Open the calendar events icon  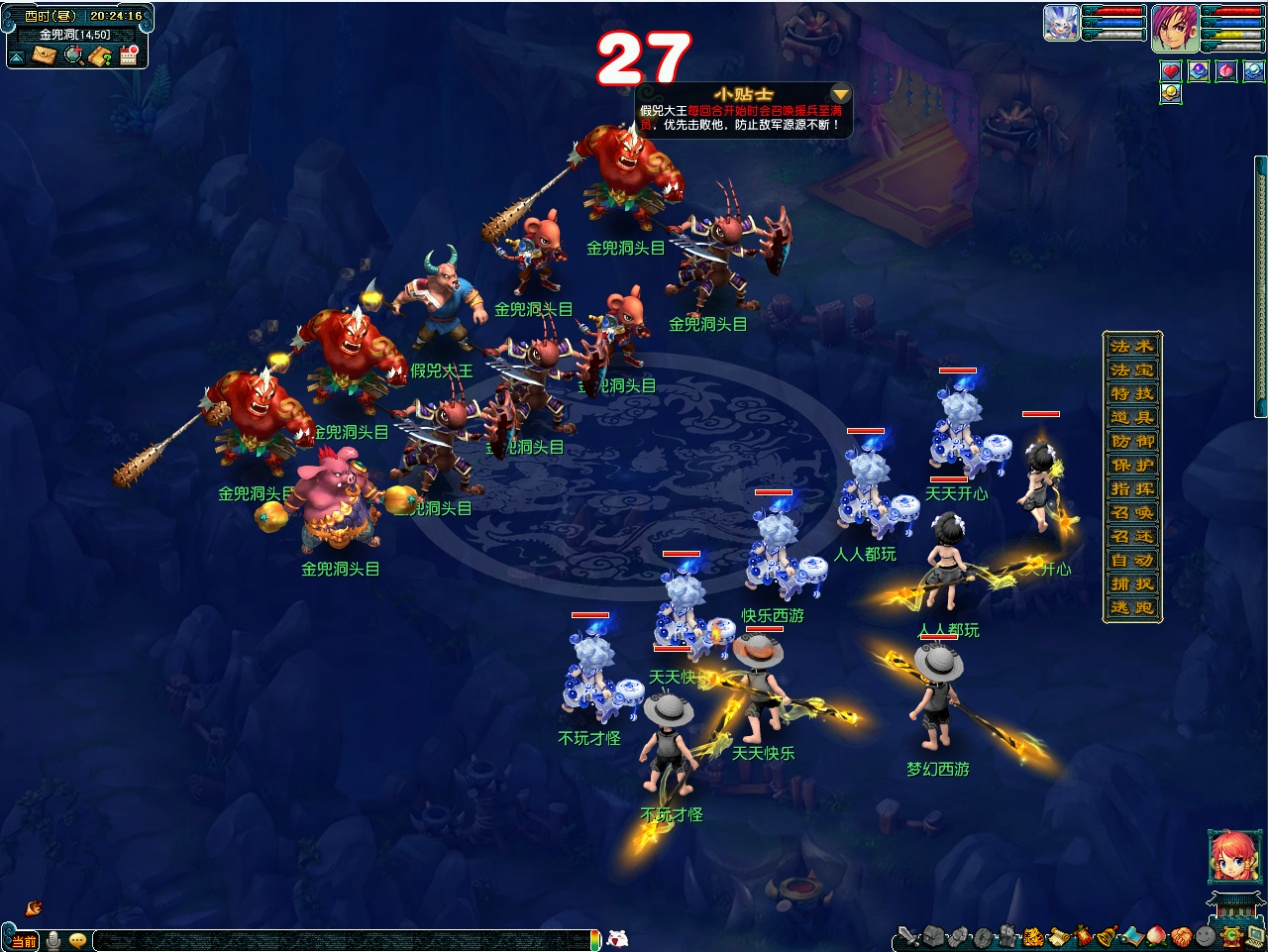(128, 56)
